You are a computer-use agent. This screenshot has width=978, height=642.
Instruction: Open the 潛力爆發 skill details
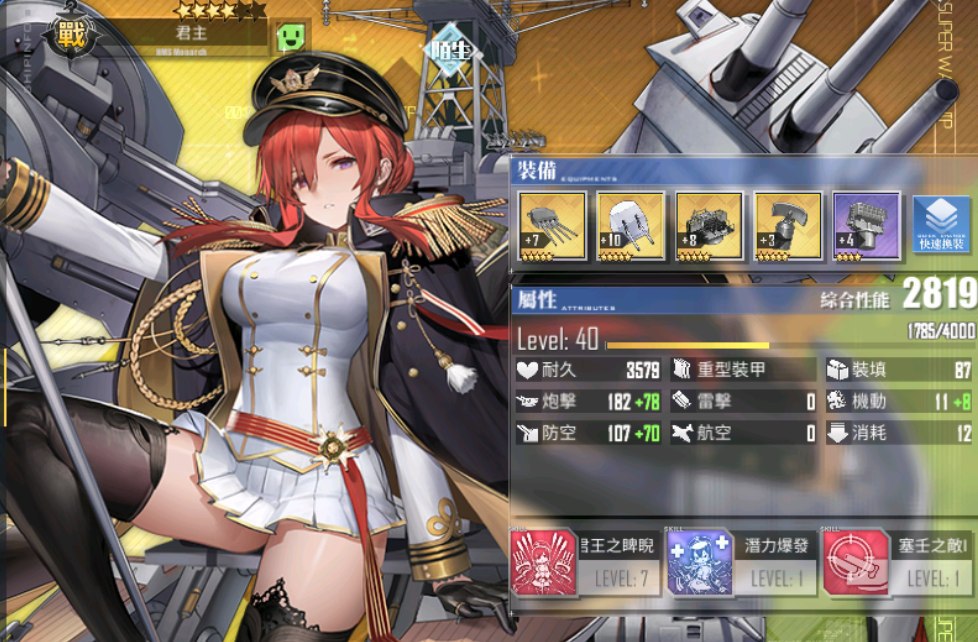coord(738,563)
